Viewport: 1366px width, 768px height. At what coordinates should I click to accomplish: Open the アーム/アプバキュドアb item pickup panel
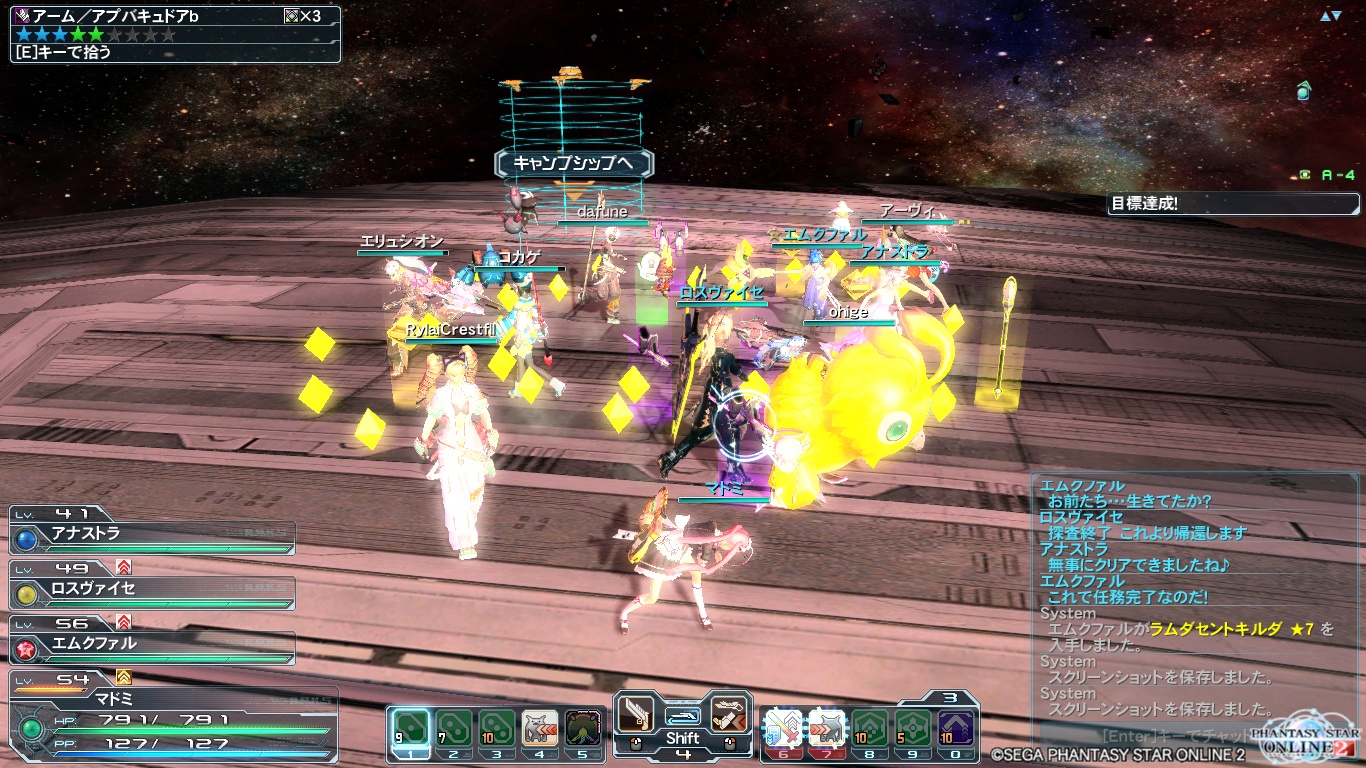click(x=176, y=34)
